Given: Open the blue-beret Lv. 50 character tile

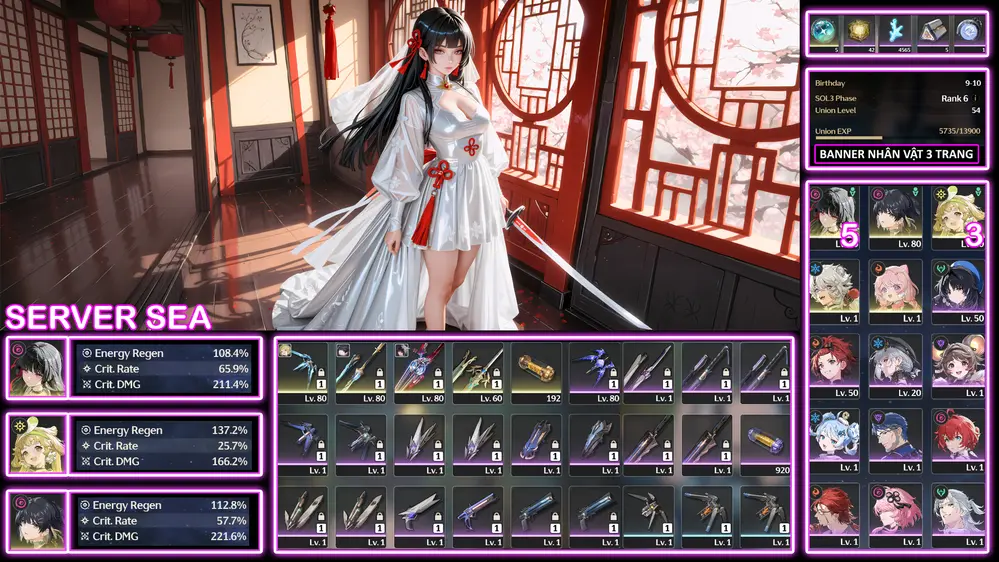Looking at the screenshot, I should pos(958,285).
